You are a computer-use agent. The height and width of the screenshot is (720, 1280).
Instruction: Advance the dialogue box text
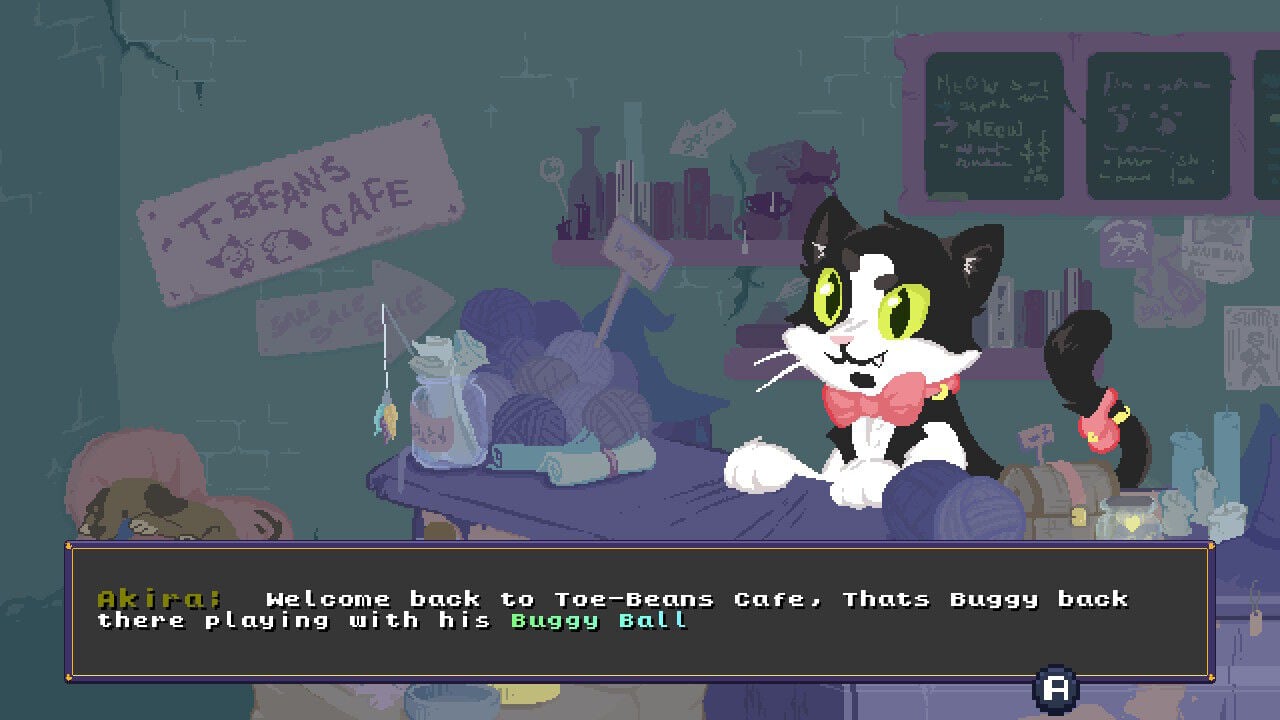tap(1054, 688)
